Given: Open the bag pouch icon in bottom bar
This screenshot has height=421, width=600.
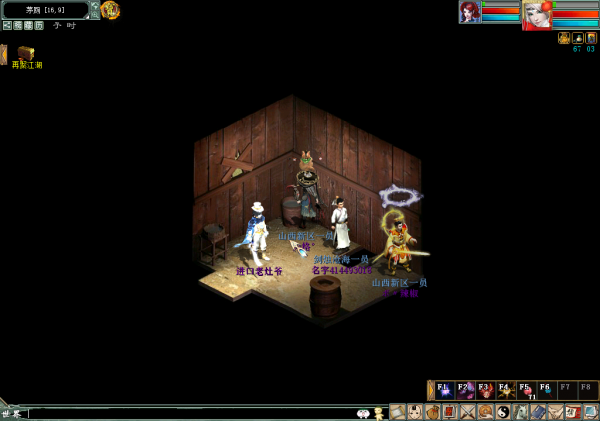Looking at the screenshot, I should pyautogui.click(x=432, y=412).
